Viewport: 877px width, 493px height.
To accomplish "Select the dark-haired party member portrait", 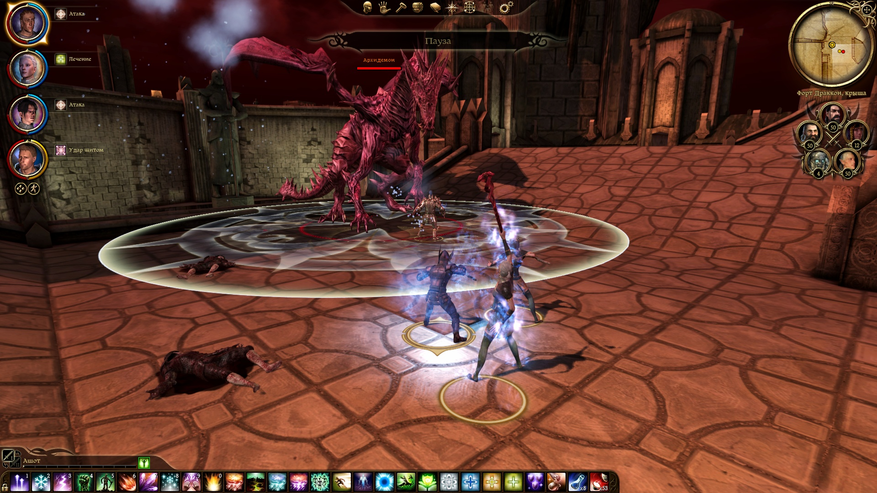I will coord(27,112).
